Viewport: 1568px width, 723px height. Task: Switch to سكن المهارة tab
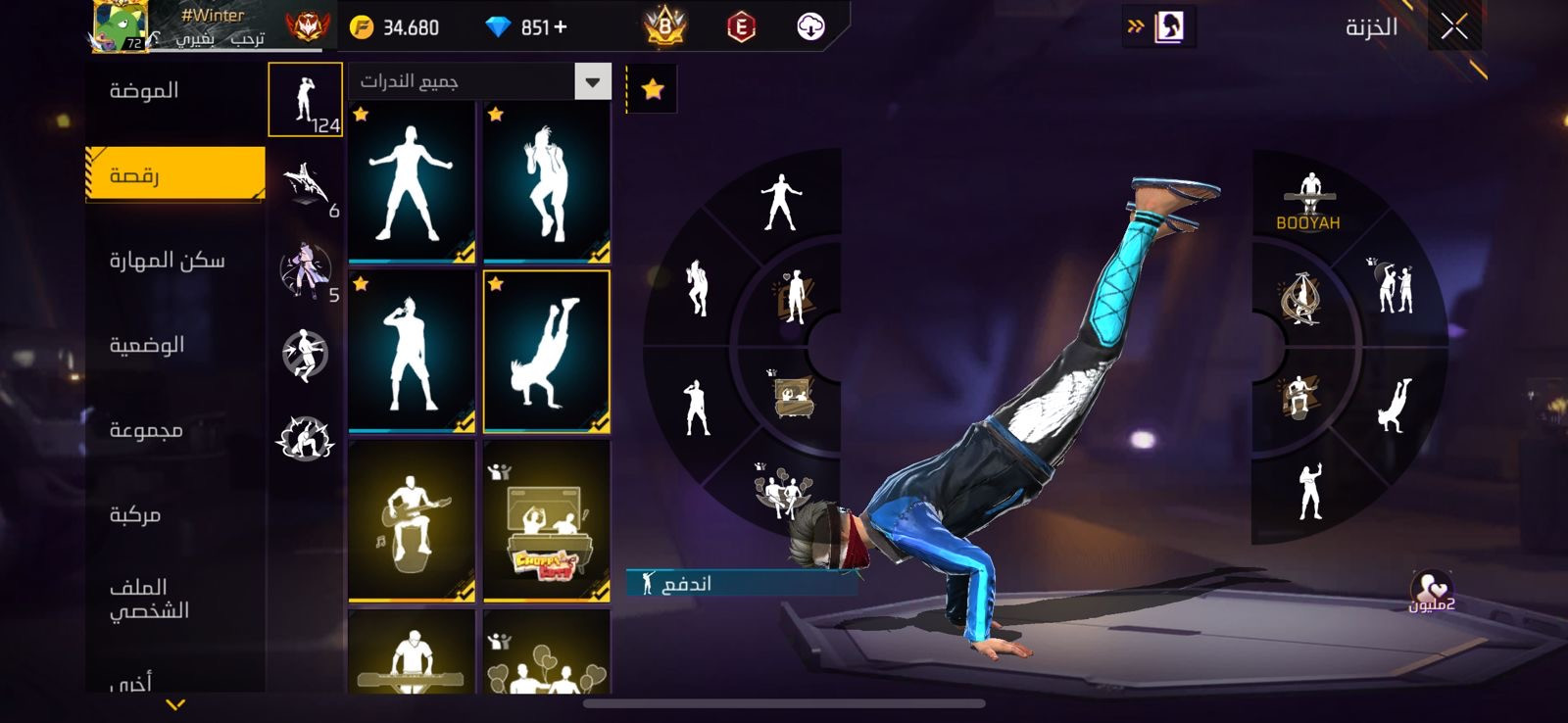[167, 261]
